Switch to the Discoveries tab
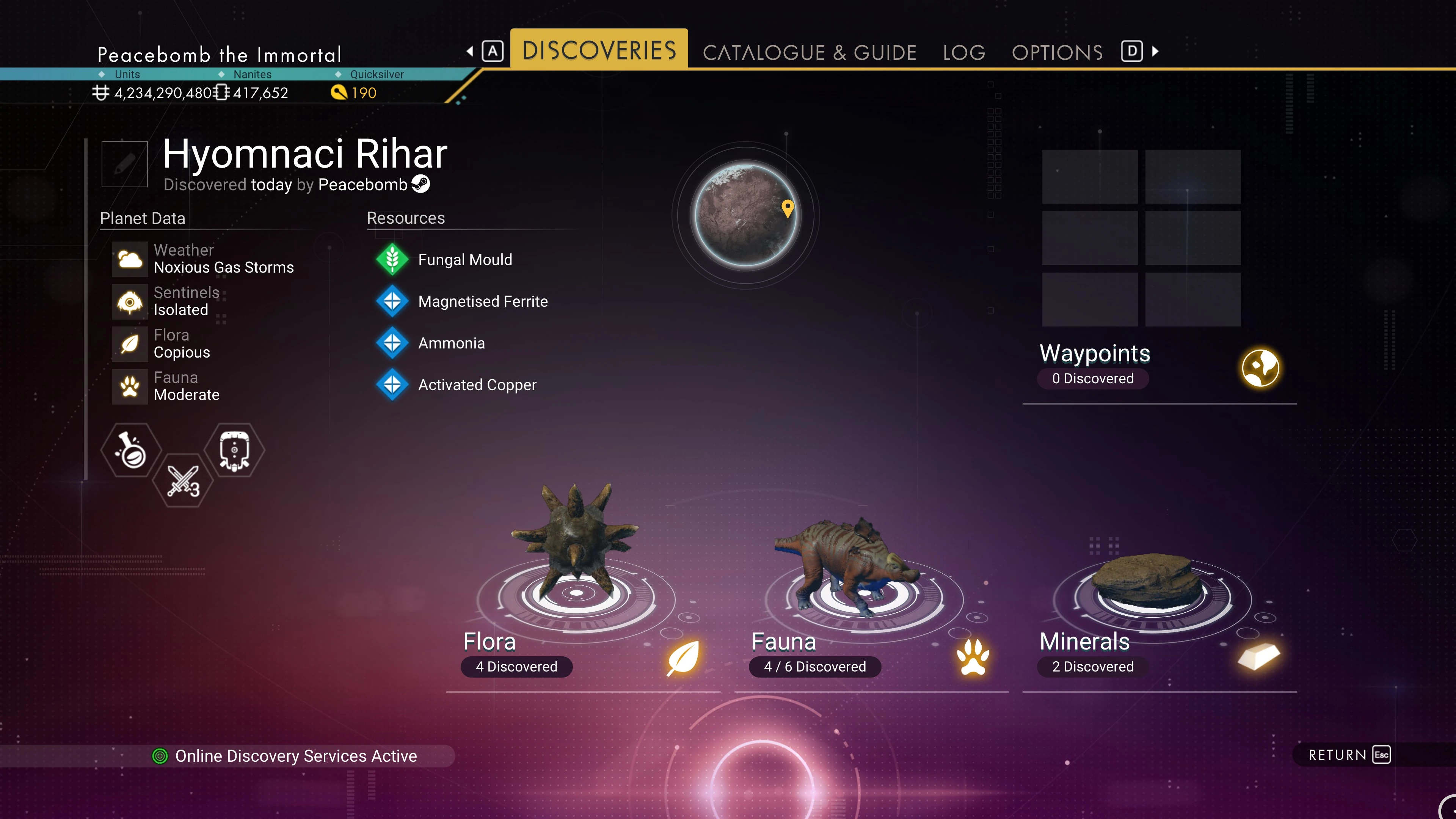This screenshot has width=1456, height=819. (x=599, y=50)
